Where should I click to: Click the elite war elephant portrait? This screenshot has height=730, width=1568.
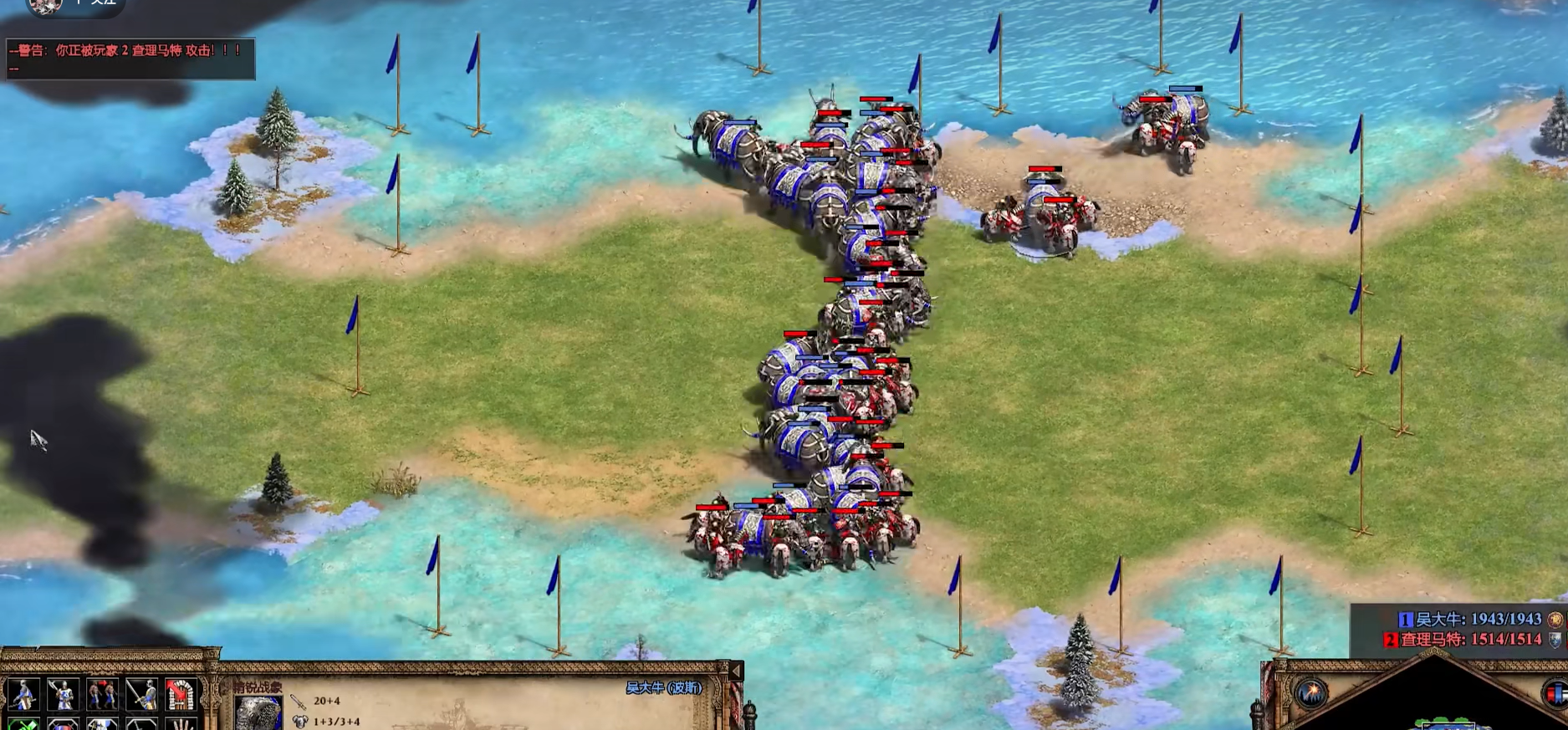(258, 713)
